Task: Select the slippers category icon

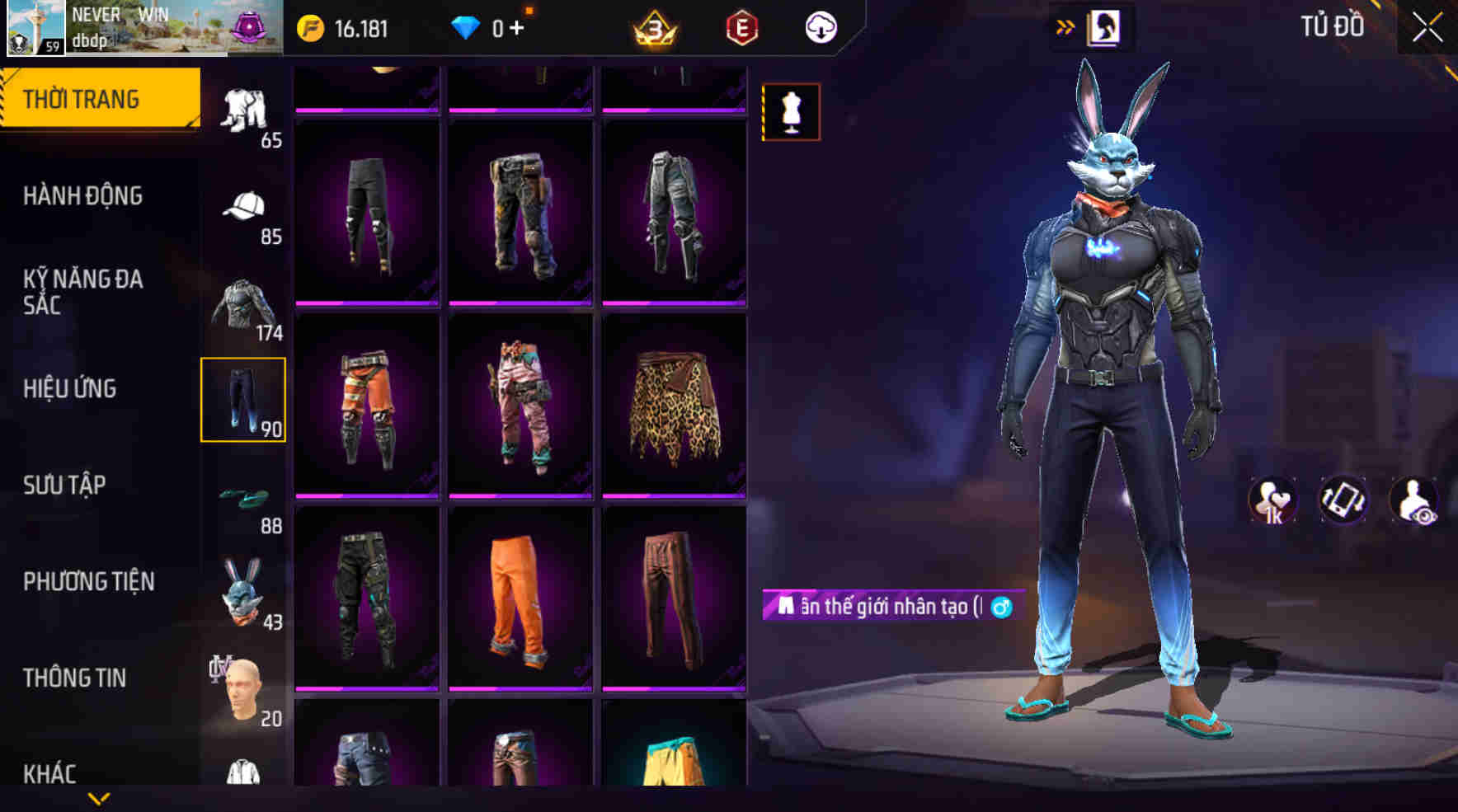Action: coord(244,497)
